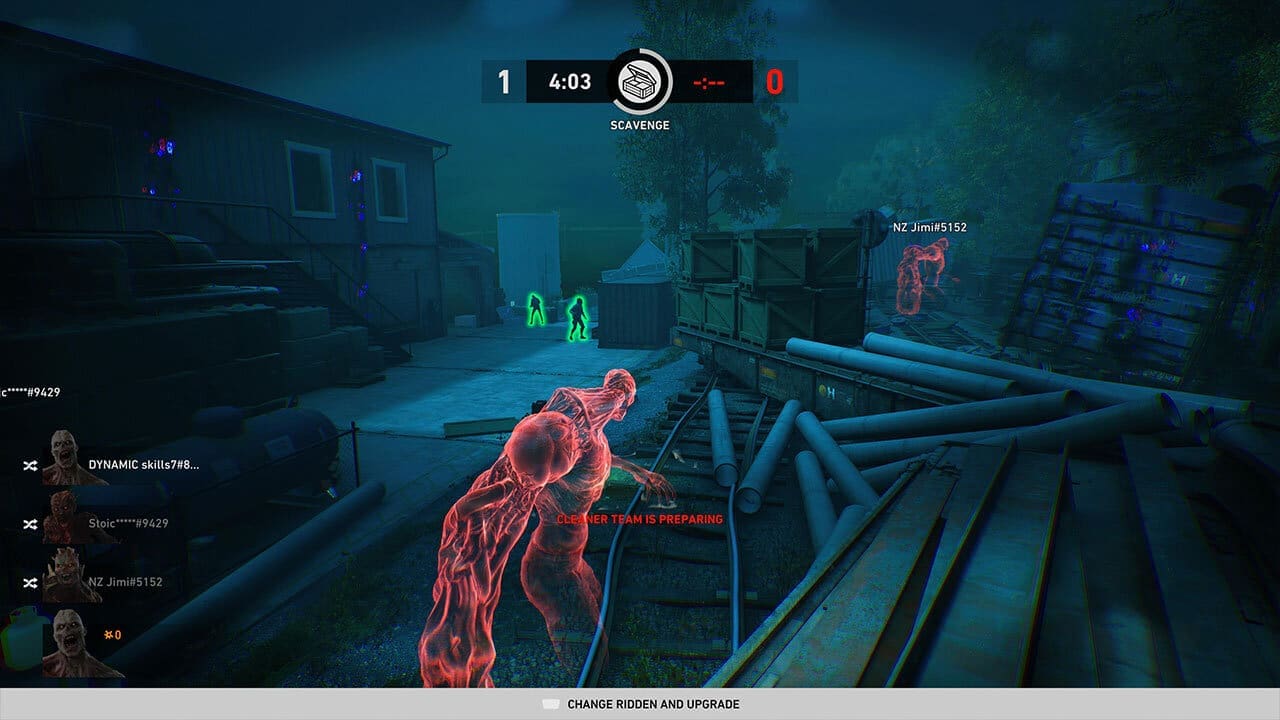Screen dimensions: 1280x720
Task: Click the swap icon beside NZ Jimi#5152
Action: pos(30,582)
